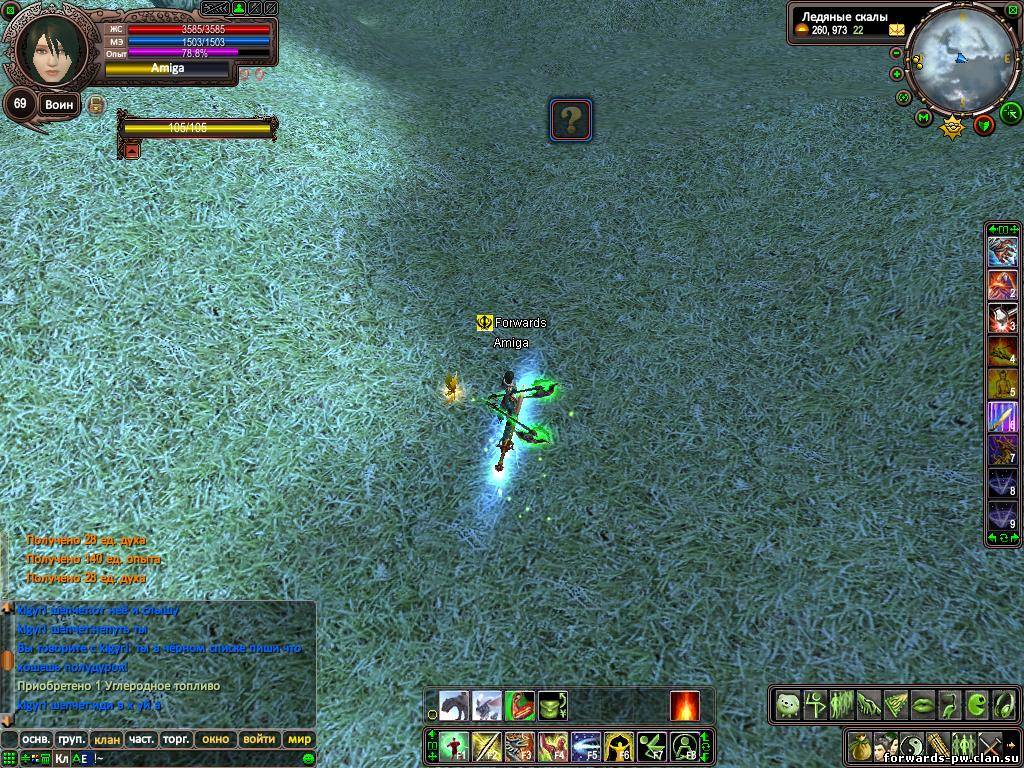The width and height of the screenshot is (1024, 768).
Task: Zoom in the minimap with plus button
Action: tap(897, 74)
